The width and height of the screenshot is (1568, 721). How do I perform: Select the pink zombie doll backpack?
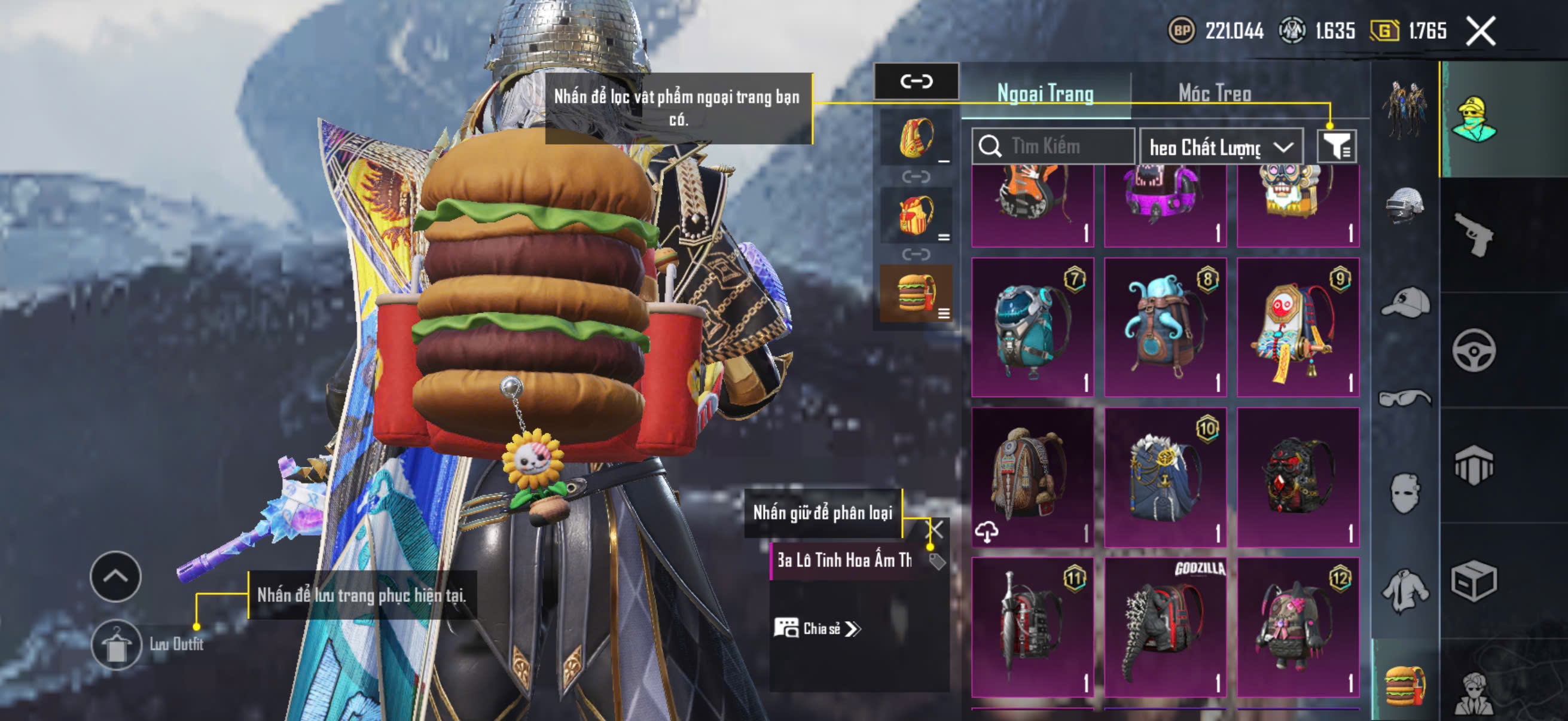(x=1297, y=627)
